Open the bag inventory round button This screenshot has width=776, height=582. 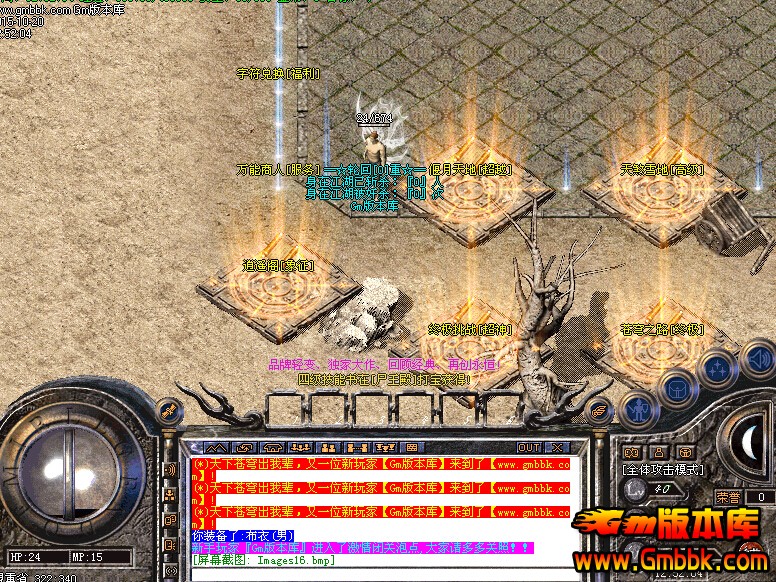tap(676, 386)
